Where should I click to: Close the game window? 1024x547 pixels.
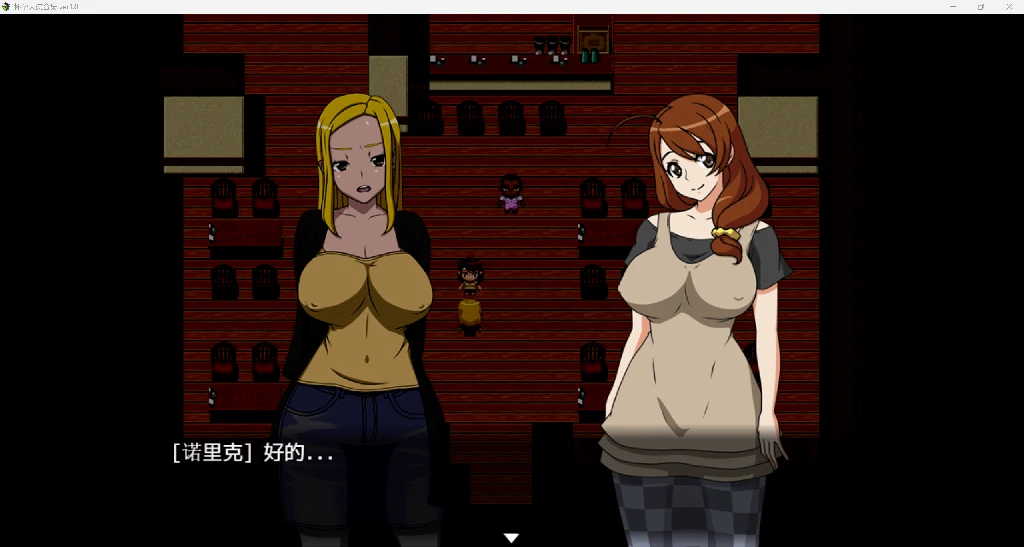point(1007,6)
